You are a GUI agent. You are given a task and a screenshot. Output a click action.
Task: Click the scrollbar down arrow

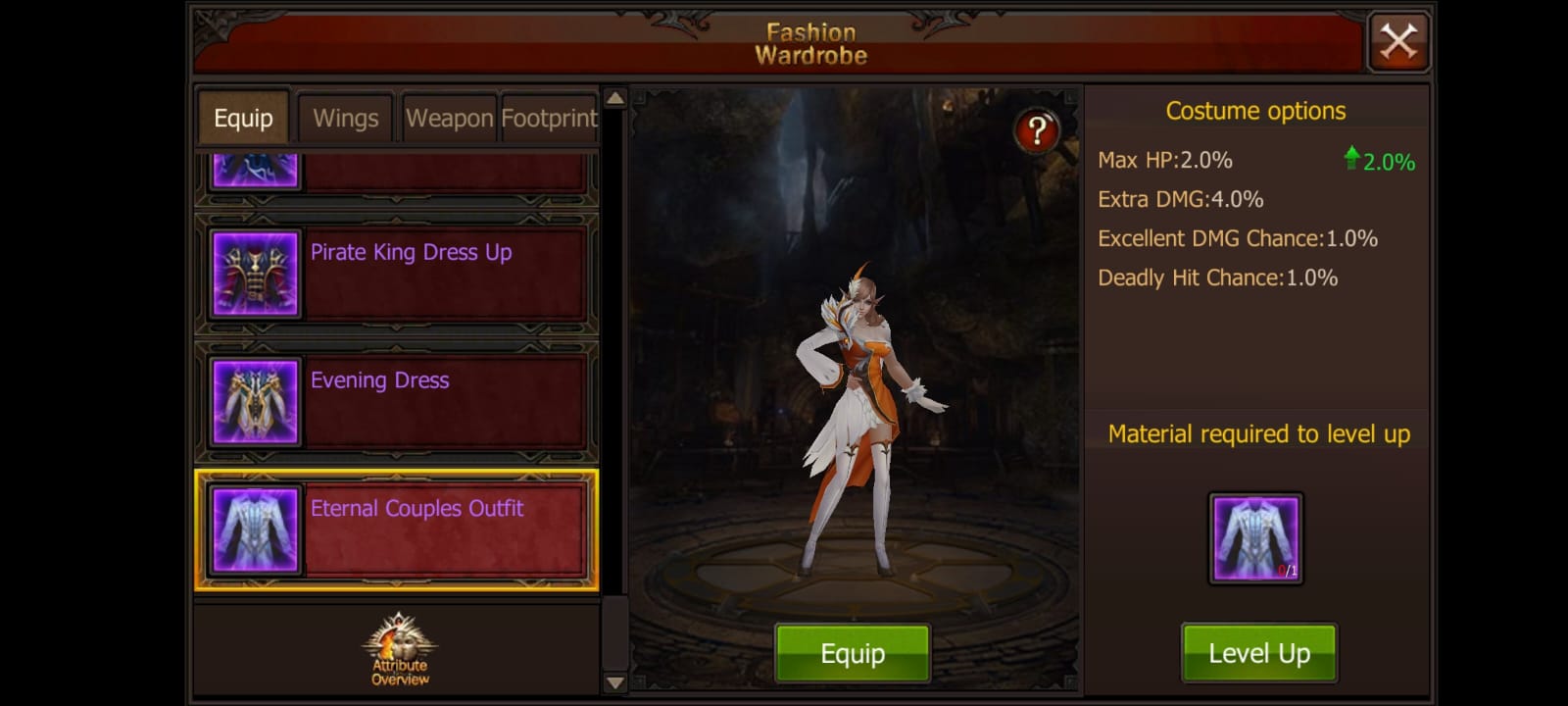614,682
